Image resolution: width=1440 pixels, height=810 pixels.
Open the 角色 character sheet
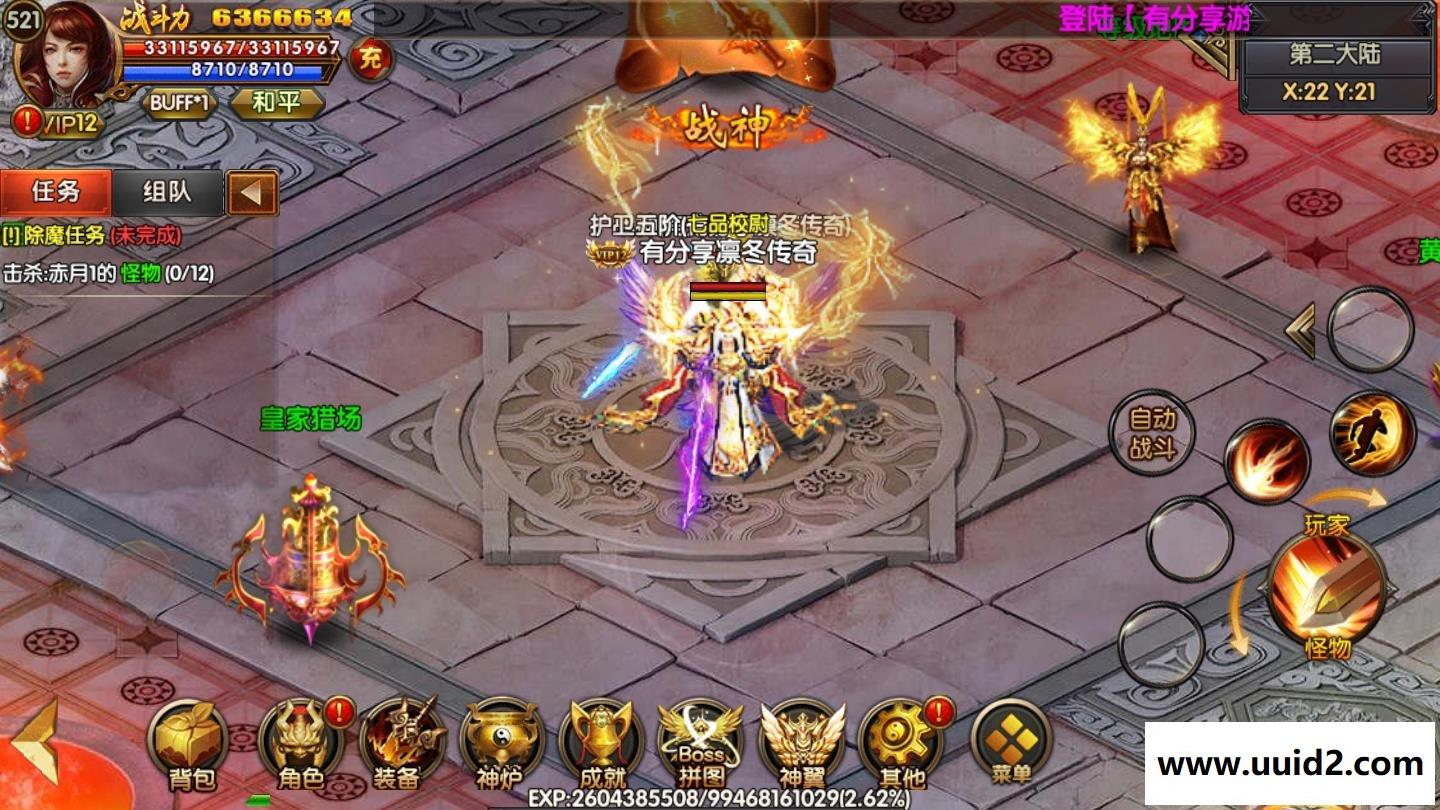pyautogui.click(x=299, y=746)
